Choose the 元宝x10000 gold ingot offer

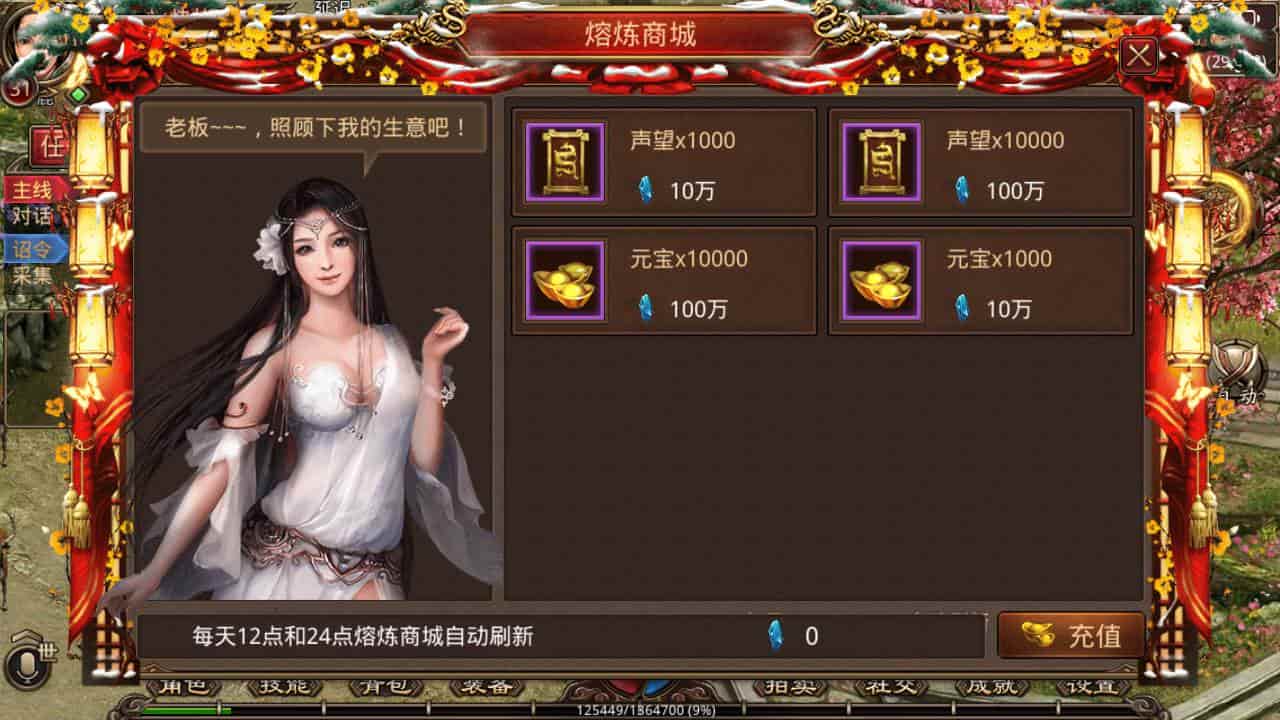(x=664, y=280)
